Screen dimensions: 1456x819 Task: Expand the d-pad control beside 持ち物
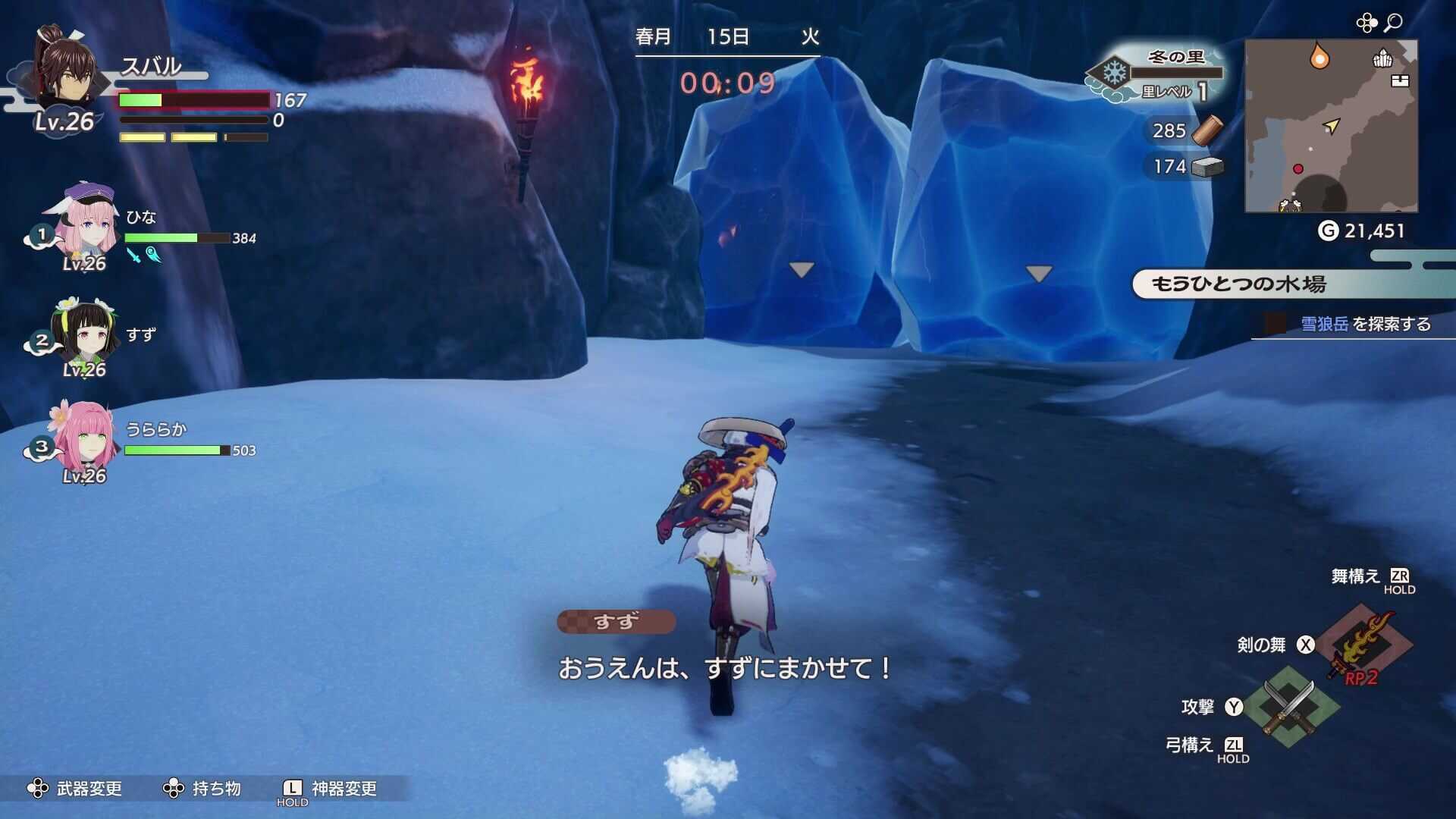[173, 789]
